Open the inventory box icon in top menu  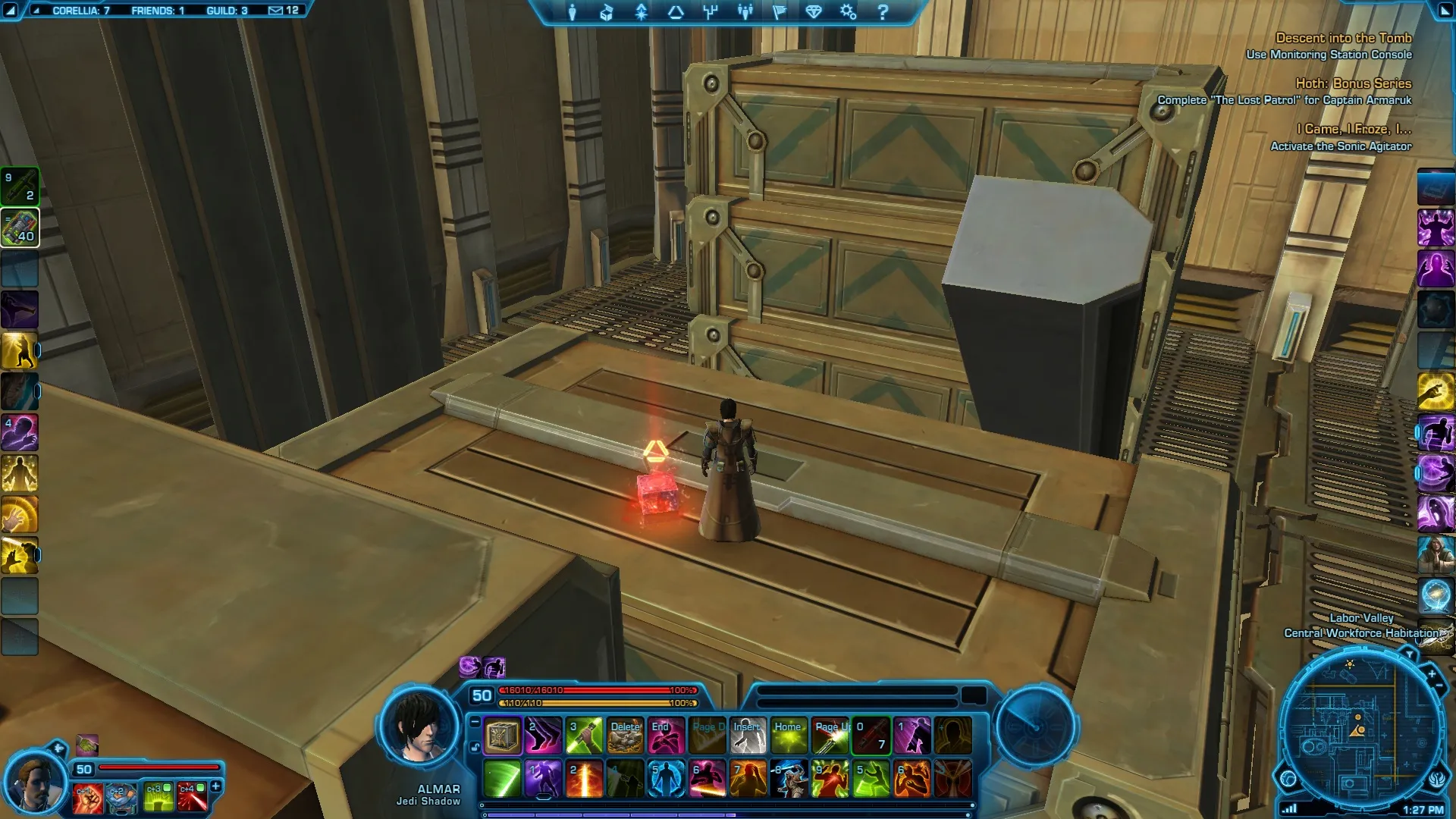(607, 12)
